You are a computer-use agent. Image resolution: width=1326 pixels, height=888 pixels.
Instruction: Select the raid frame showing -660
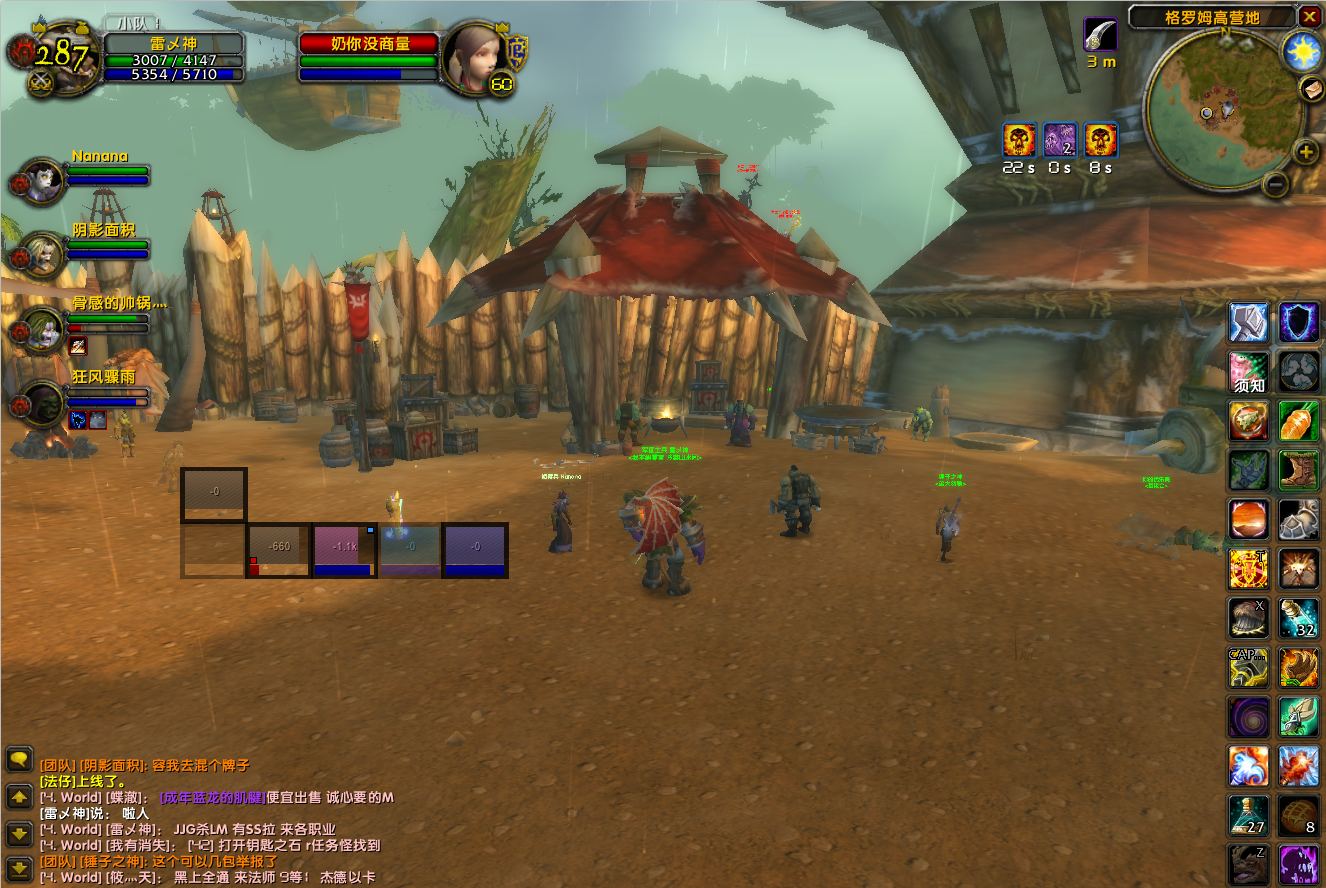click(x=279, y=550)
